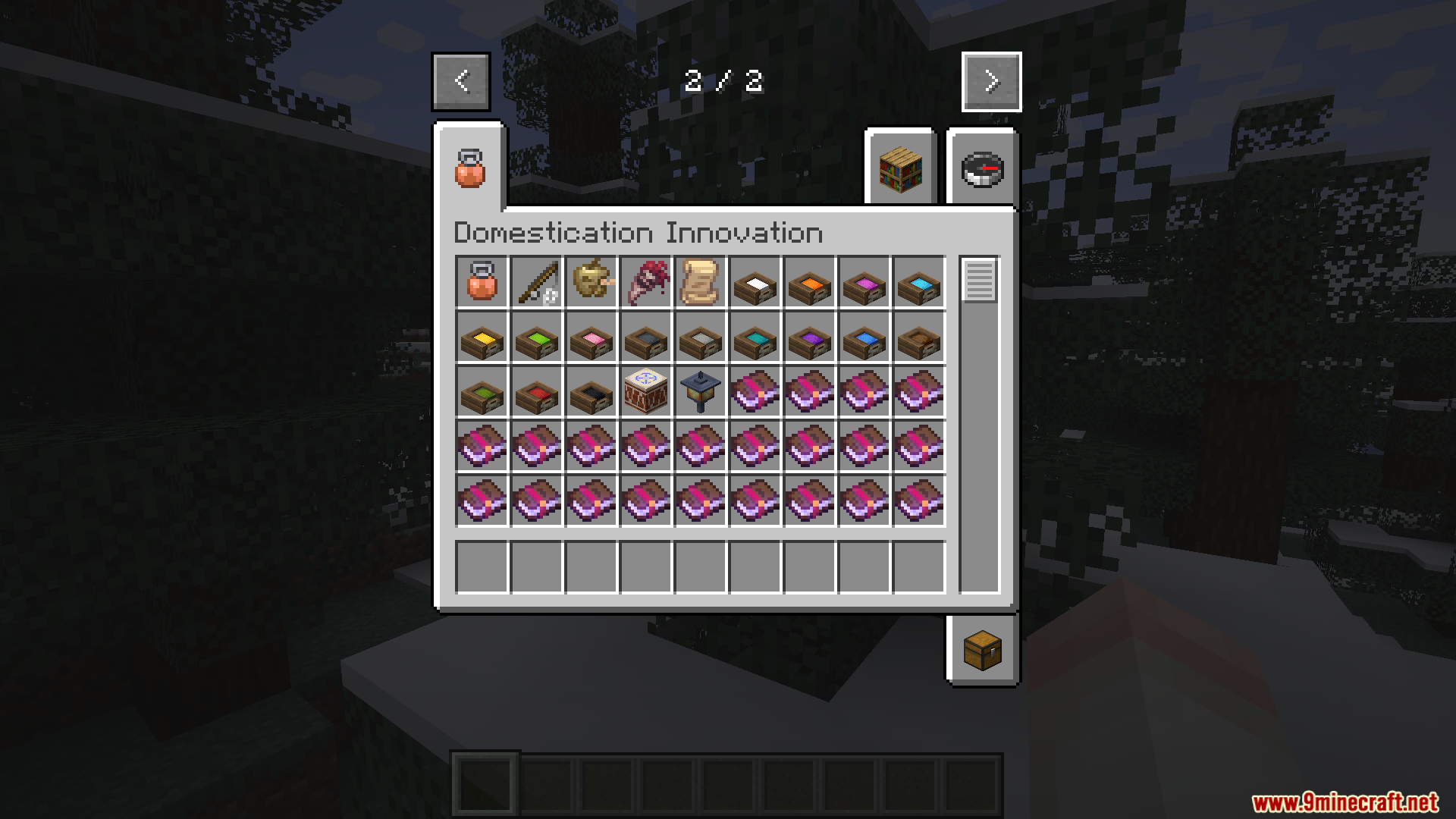Grab the decorated falconry block item
This screenshot has width=1456, height=819.
point(645,394)
